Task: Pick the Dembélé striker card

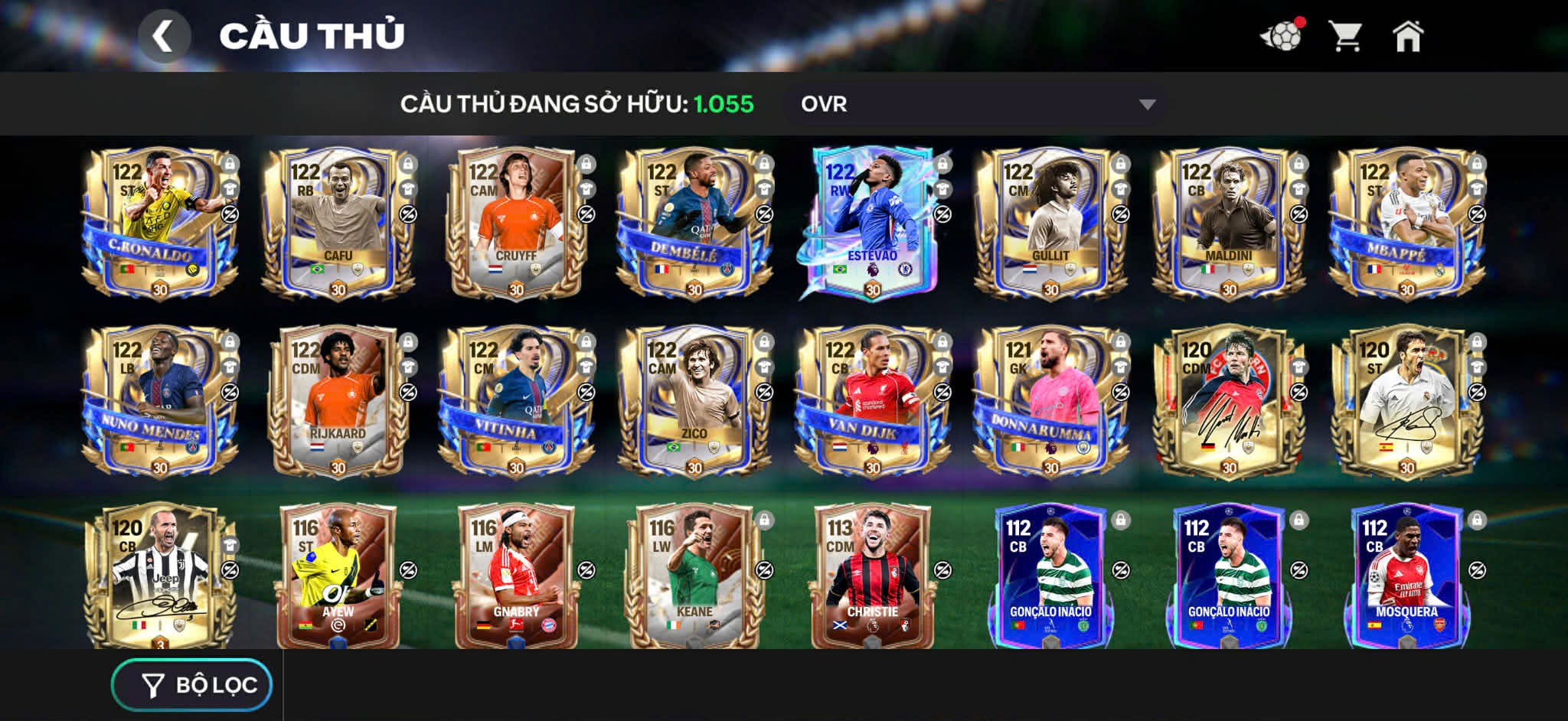Action: click(694, 223)
